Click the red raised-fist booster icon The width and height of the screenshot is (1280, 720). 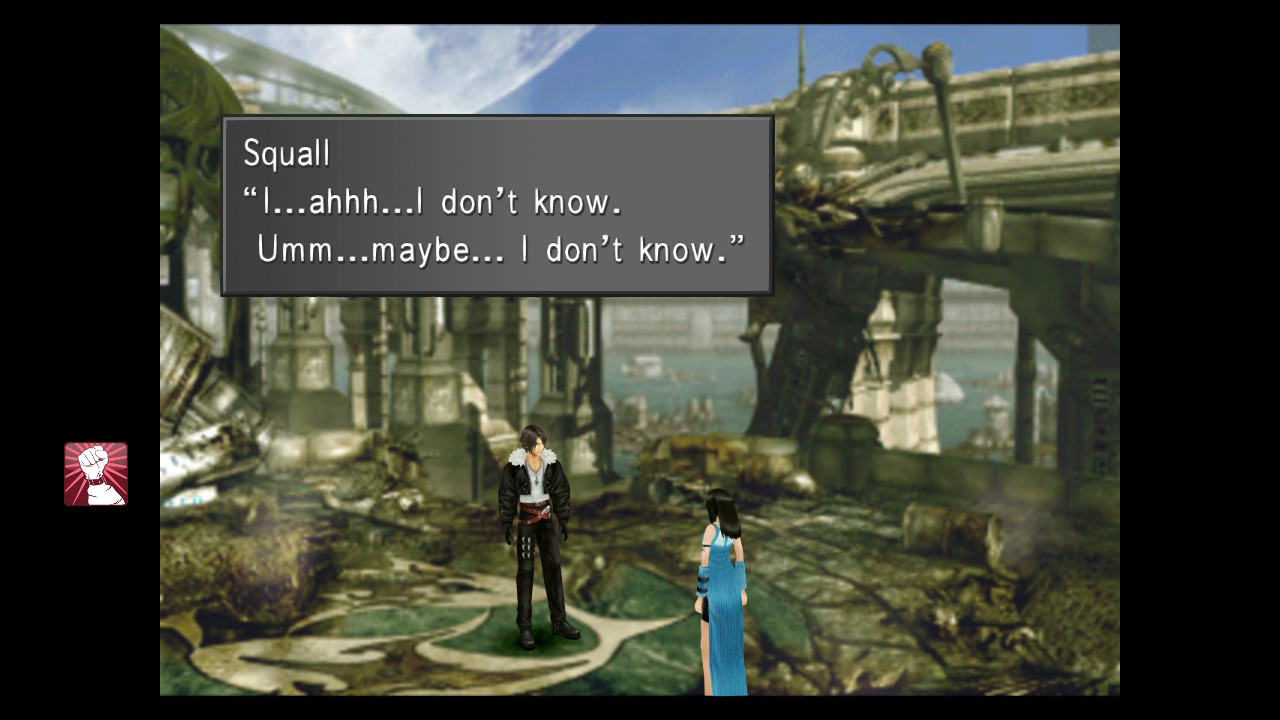[x=96, y=474]
